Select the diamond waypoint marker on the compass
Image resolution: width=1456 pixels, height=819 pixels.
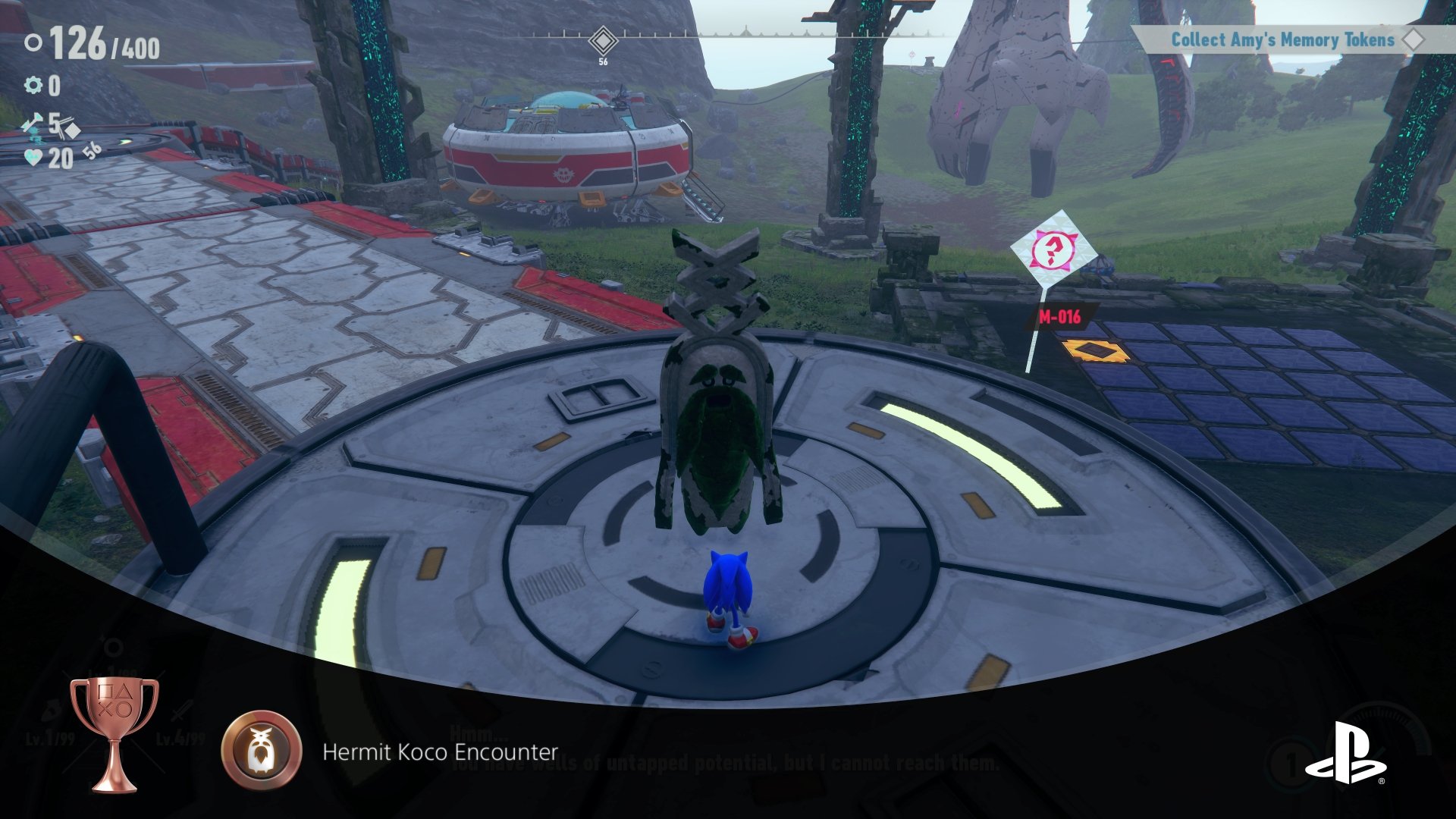click(603, 39)
